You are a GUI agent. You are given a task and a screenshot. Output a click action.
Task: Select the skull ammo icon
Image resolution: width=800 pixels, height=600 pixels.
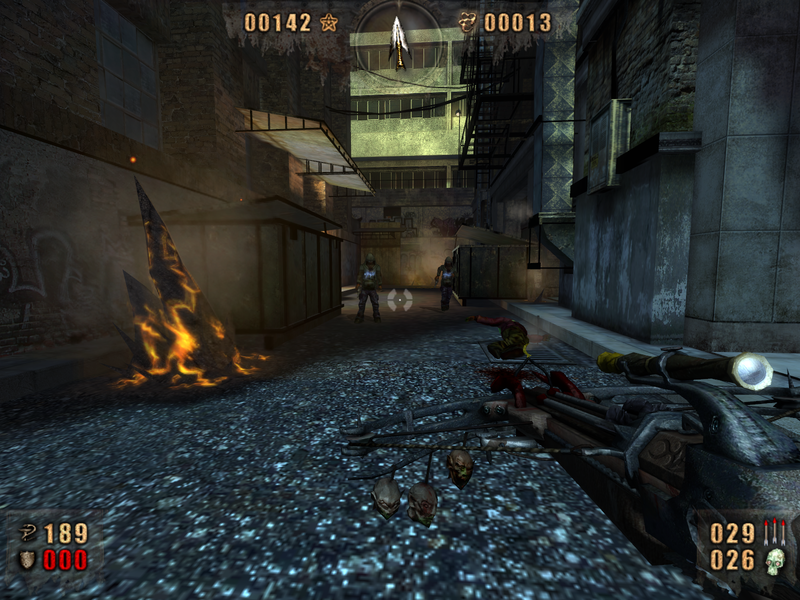coord(775,562)
